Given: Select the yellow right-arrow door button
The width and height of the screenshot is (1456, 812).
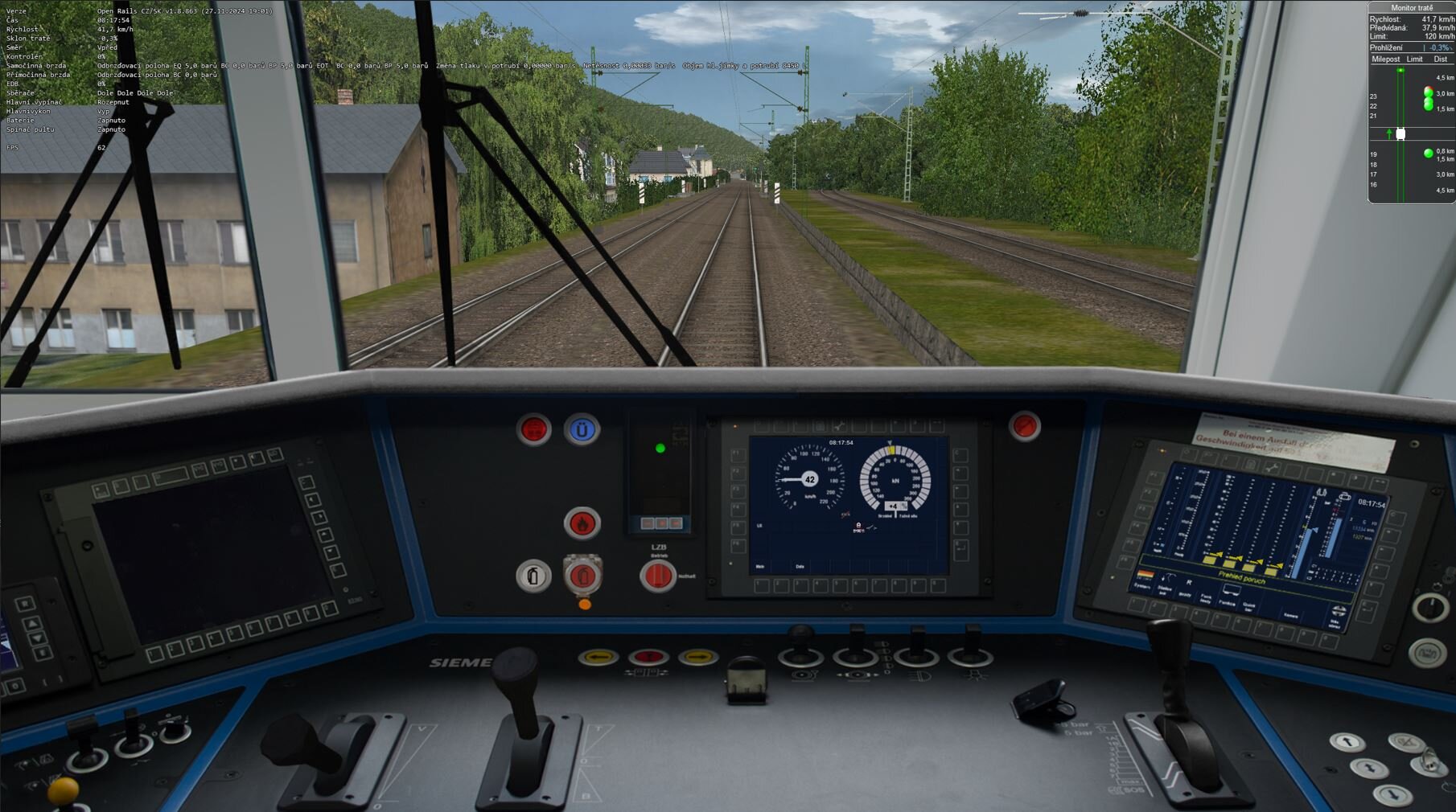Looking at the screenshot, I should pos(697,658).
